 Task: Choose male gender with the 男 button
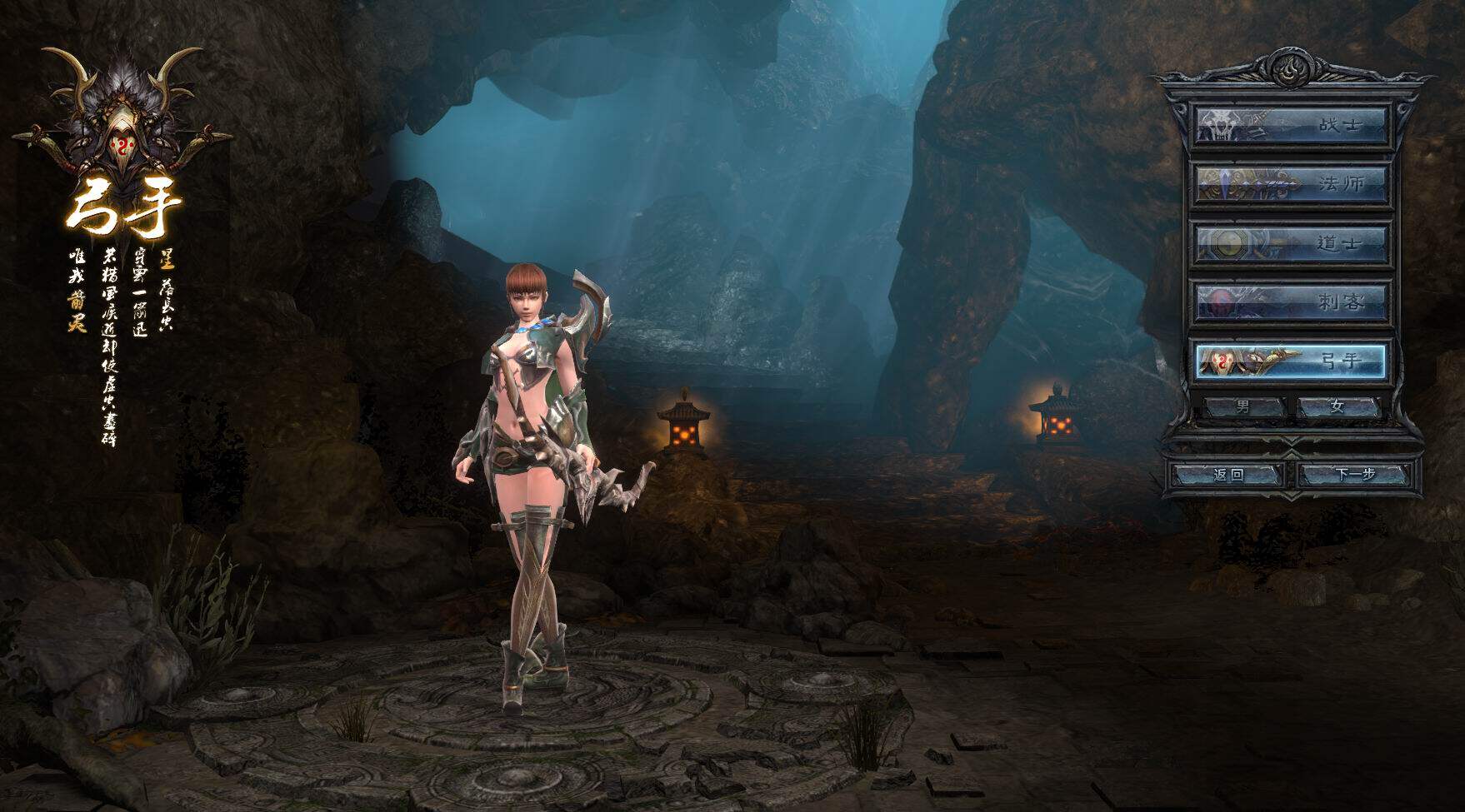(1243, 407)
